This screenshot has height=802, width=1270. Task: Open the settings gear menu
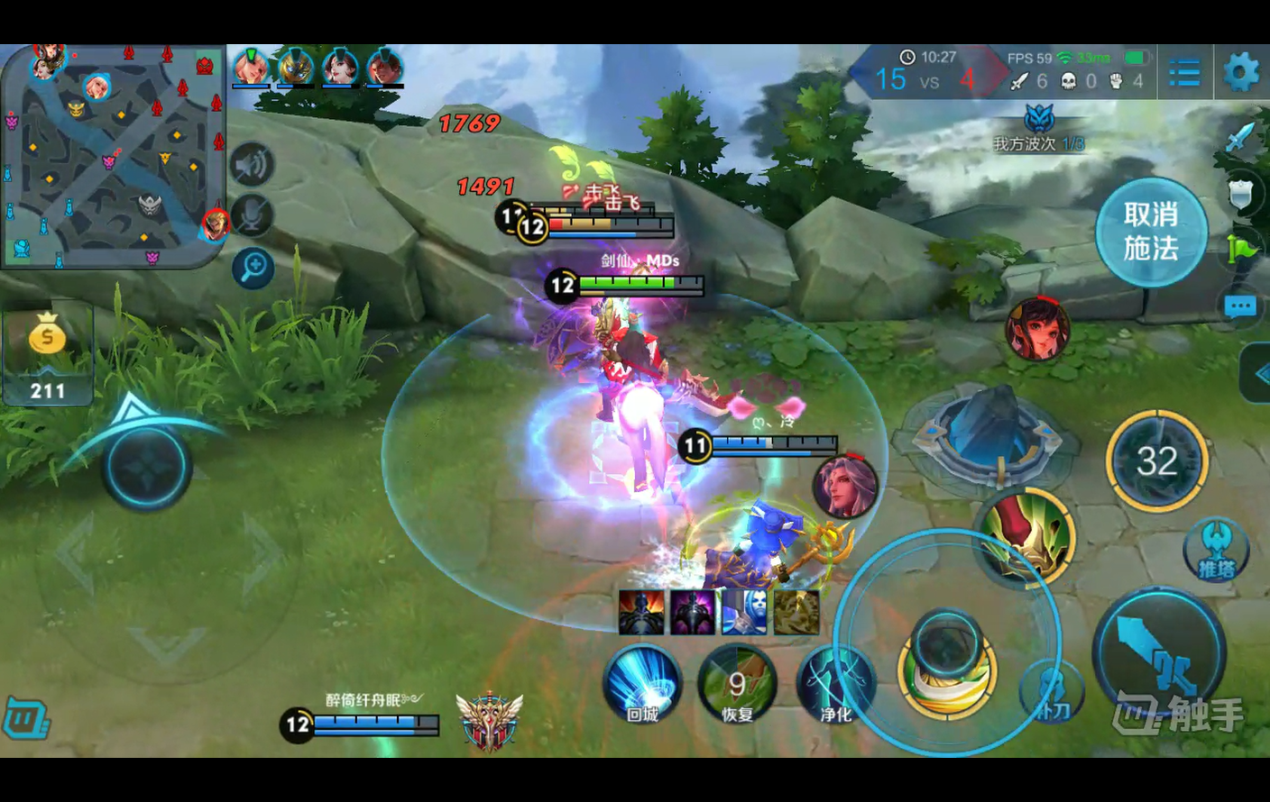pyautogui.click(x=1240, y=72)
